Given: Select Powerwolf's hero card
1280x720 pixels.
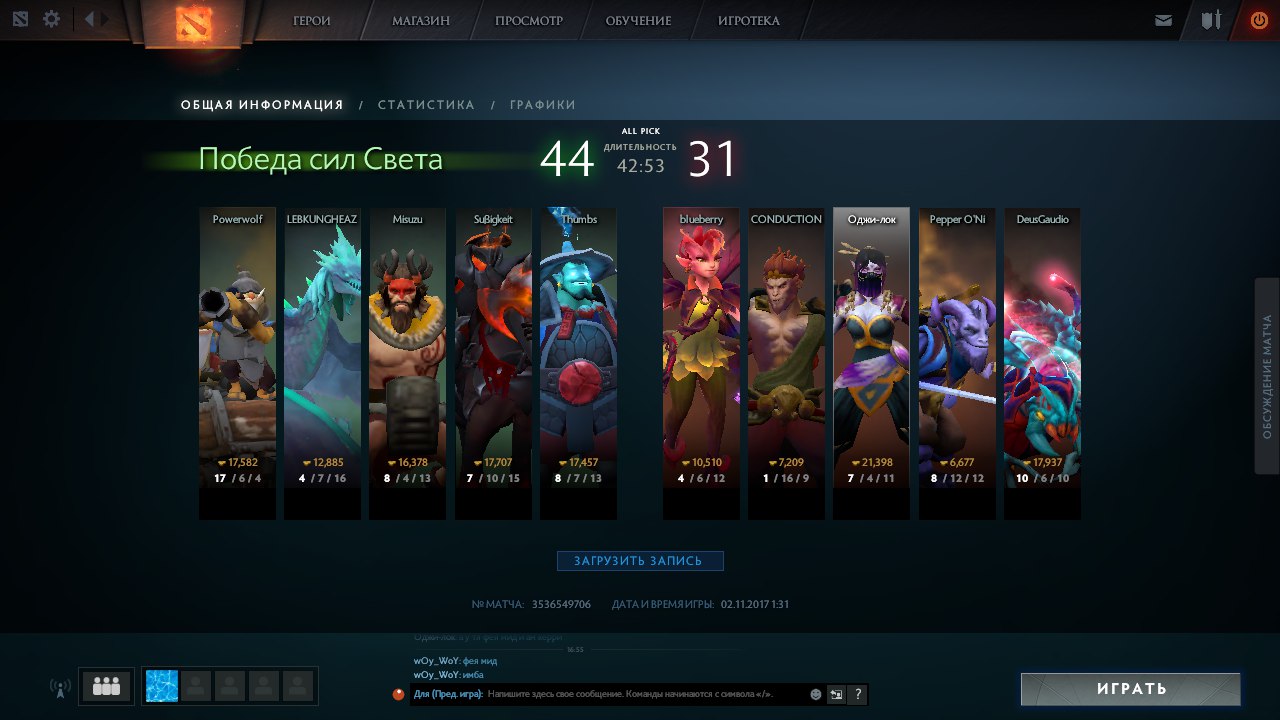Looking at the screenshot, I should point(237,360).
